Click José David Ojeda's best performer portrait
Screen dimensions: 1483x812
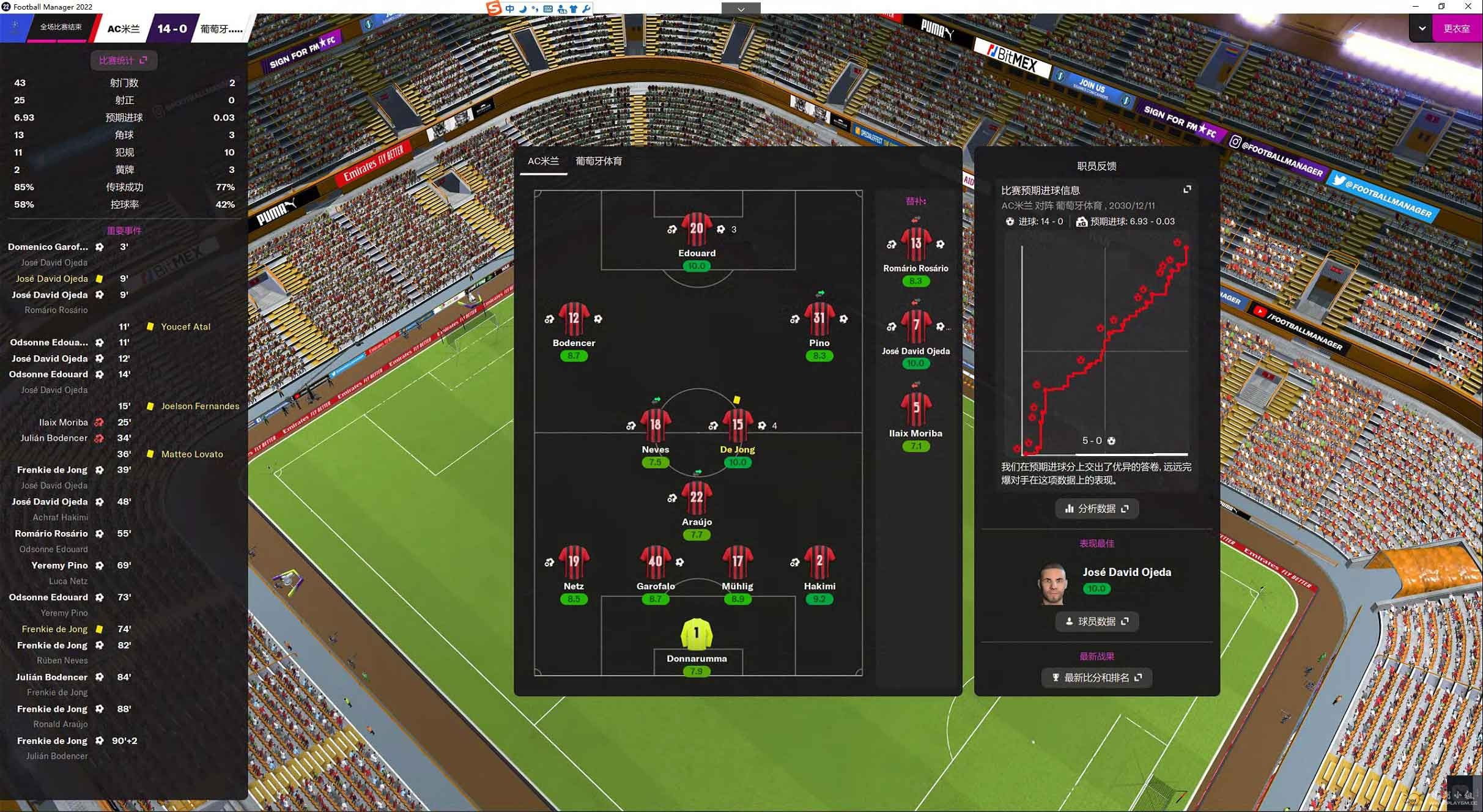[1053, 583]
